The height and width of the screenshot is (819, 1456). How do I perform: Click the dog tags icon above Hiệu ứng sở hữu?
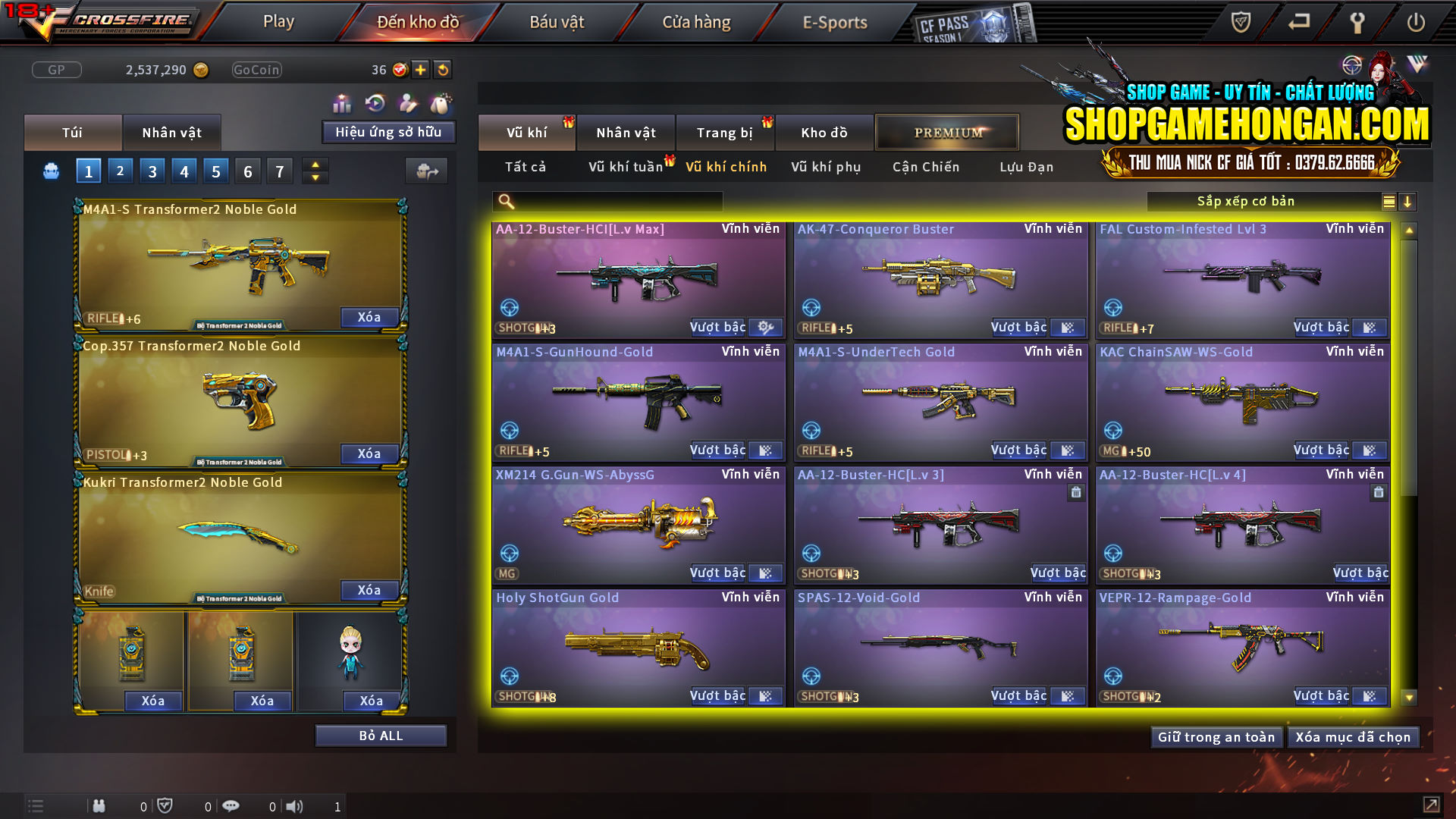pos(440,101)
